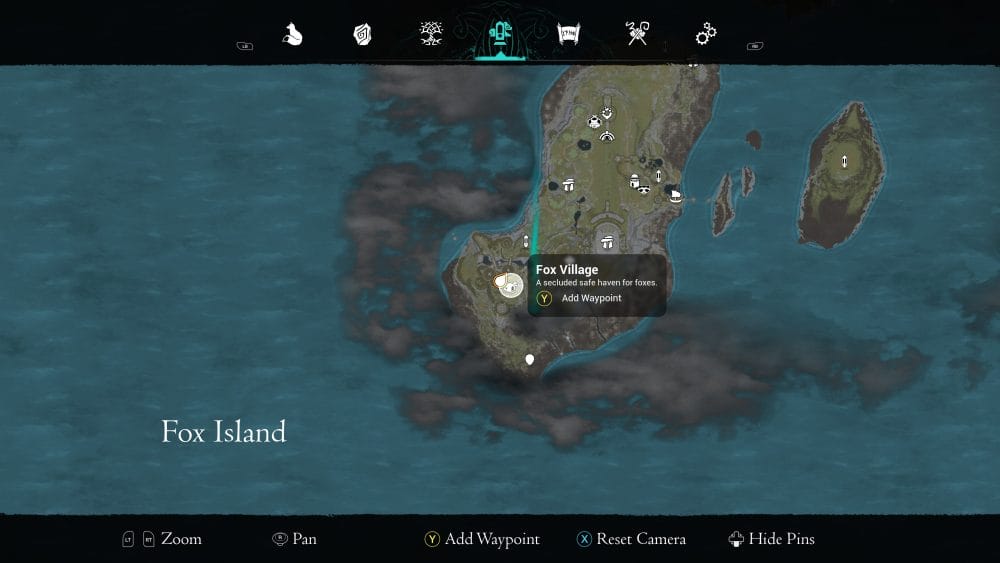Select the ship marker on the east coast

[x=676, y=195]
